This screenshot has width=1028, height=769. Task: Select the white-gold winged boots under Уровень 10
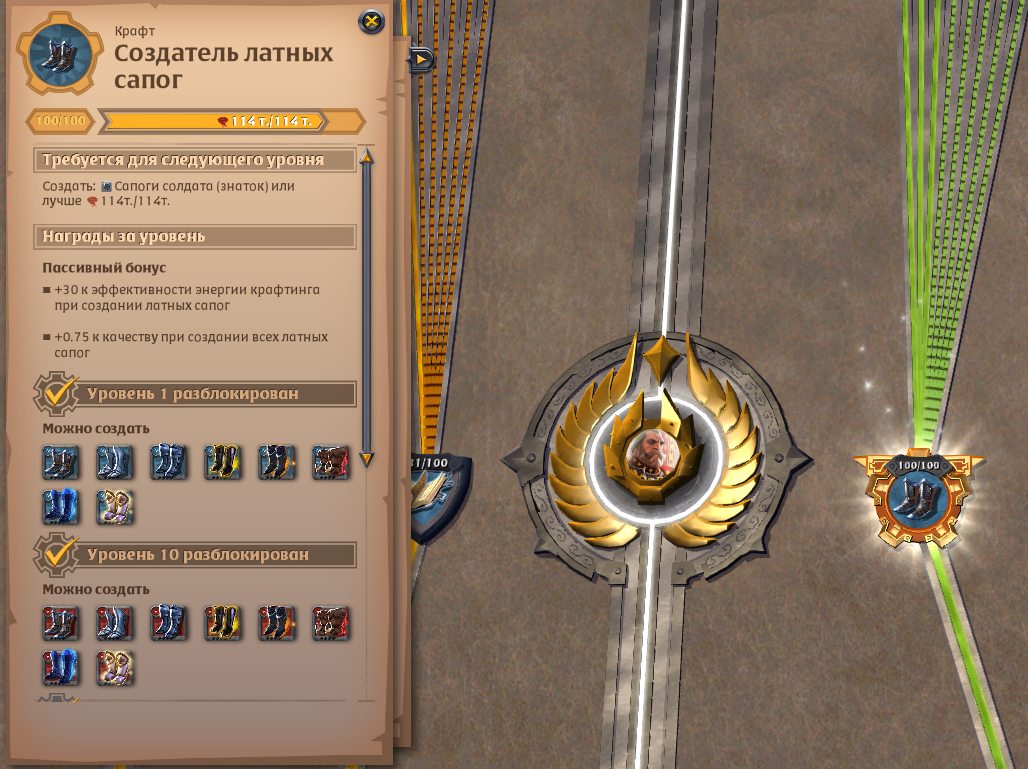click(115, 667)
